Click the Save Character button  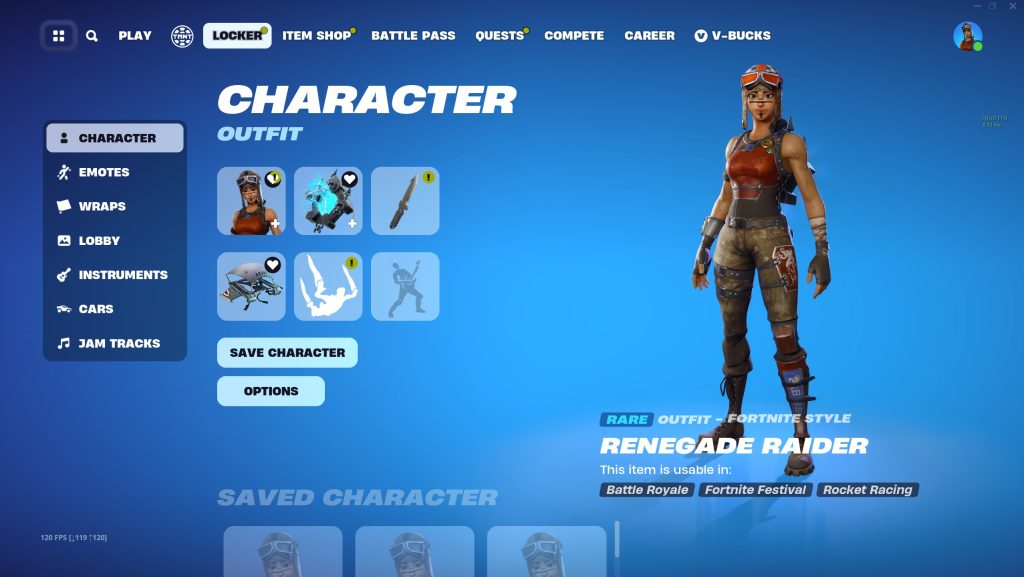coord(287,353)
